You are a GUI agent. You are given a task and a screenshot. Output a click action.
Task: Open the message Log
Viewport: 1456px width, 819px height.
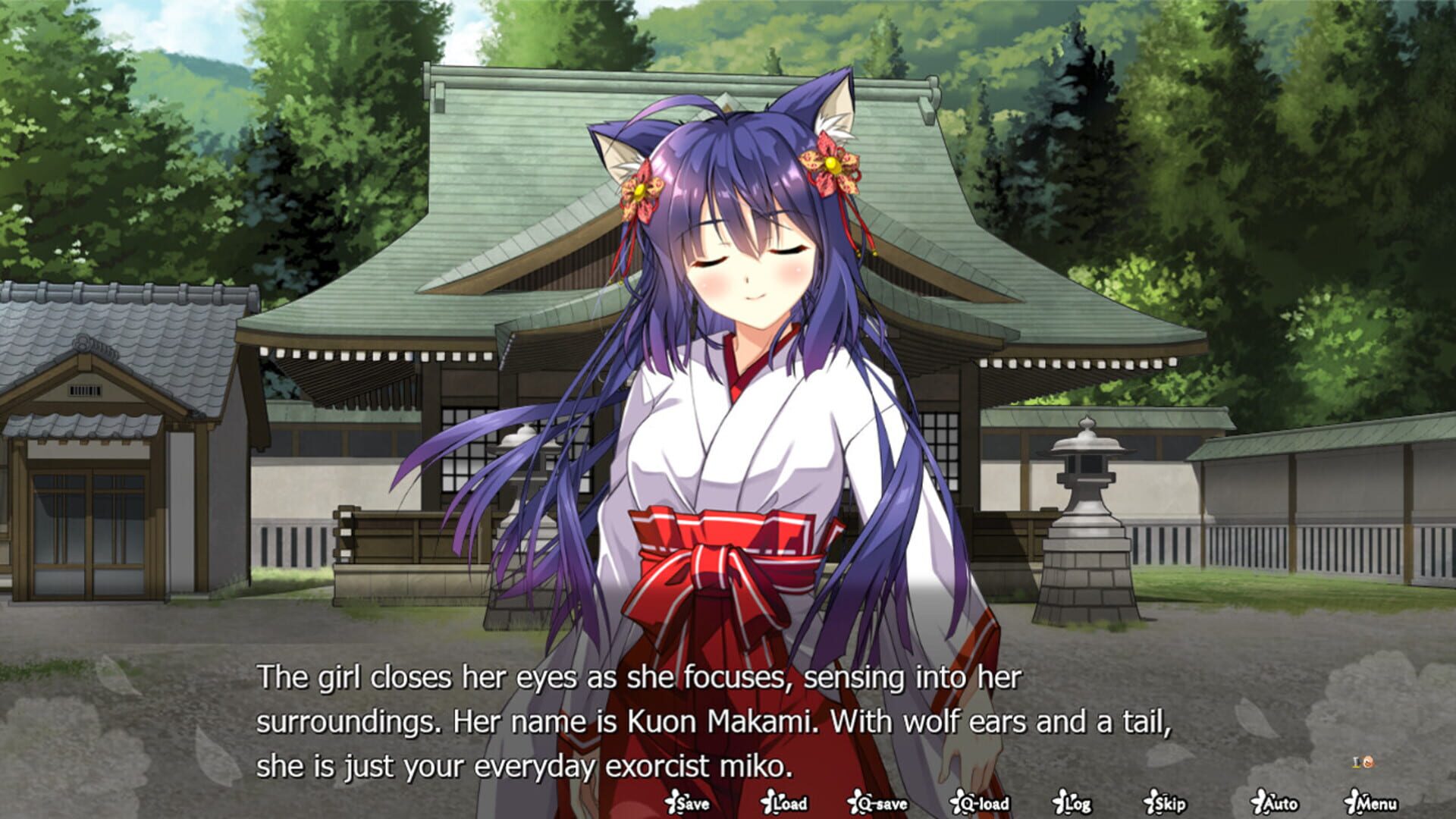coord(1077,802)
